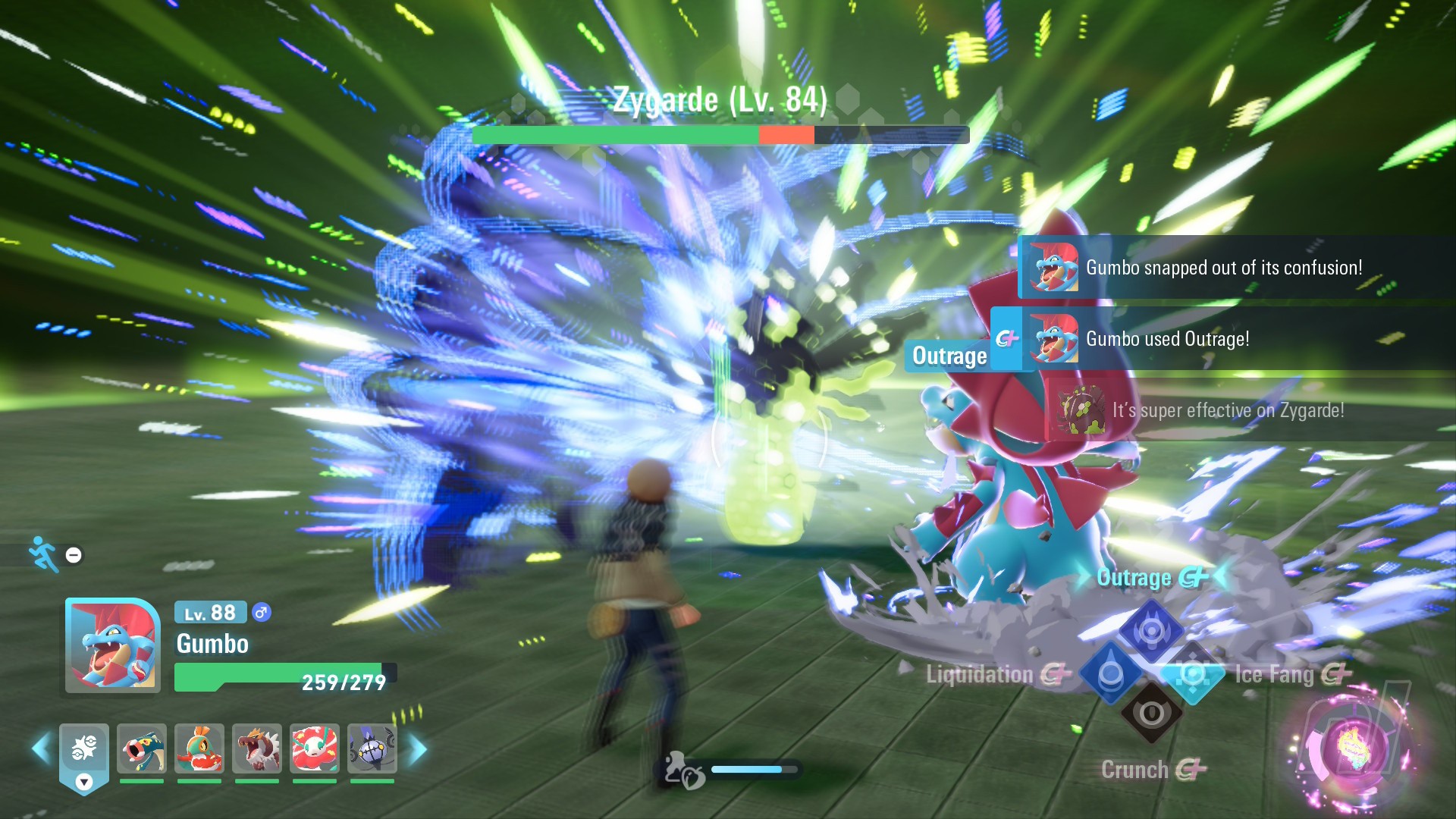Click the left arrow beside the party bar
Screen dimensions: 1456x819
[41, 748]
